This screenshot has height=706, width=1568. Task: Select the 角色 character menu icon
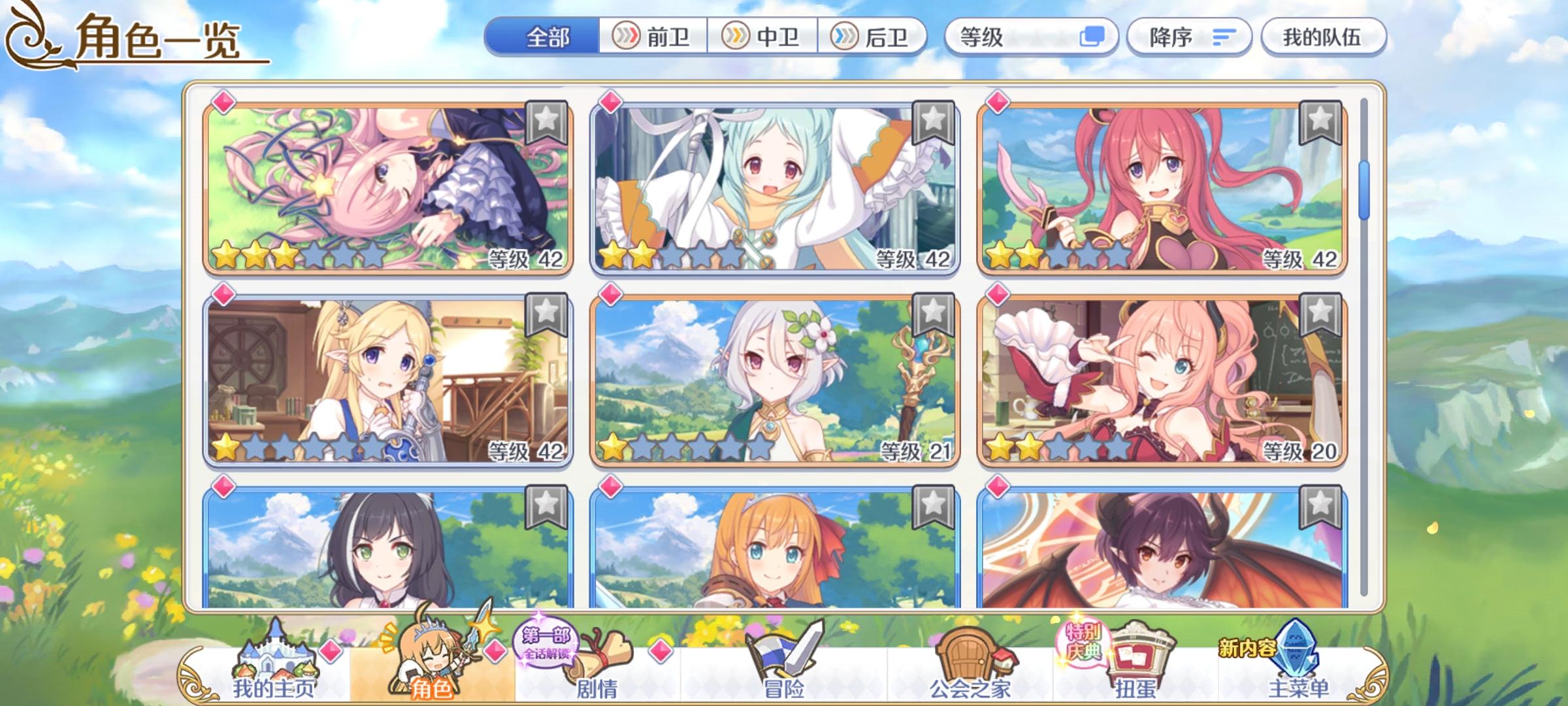430,654
